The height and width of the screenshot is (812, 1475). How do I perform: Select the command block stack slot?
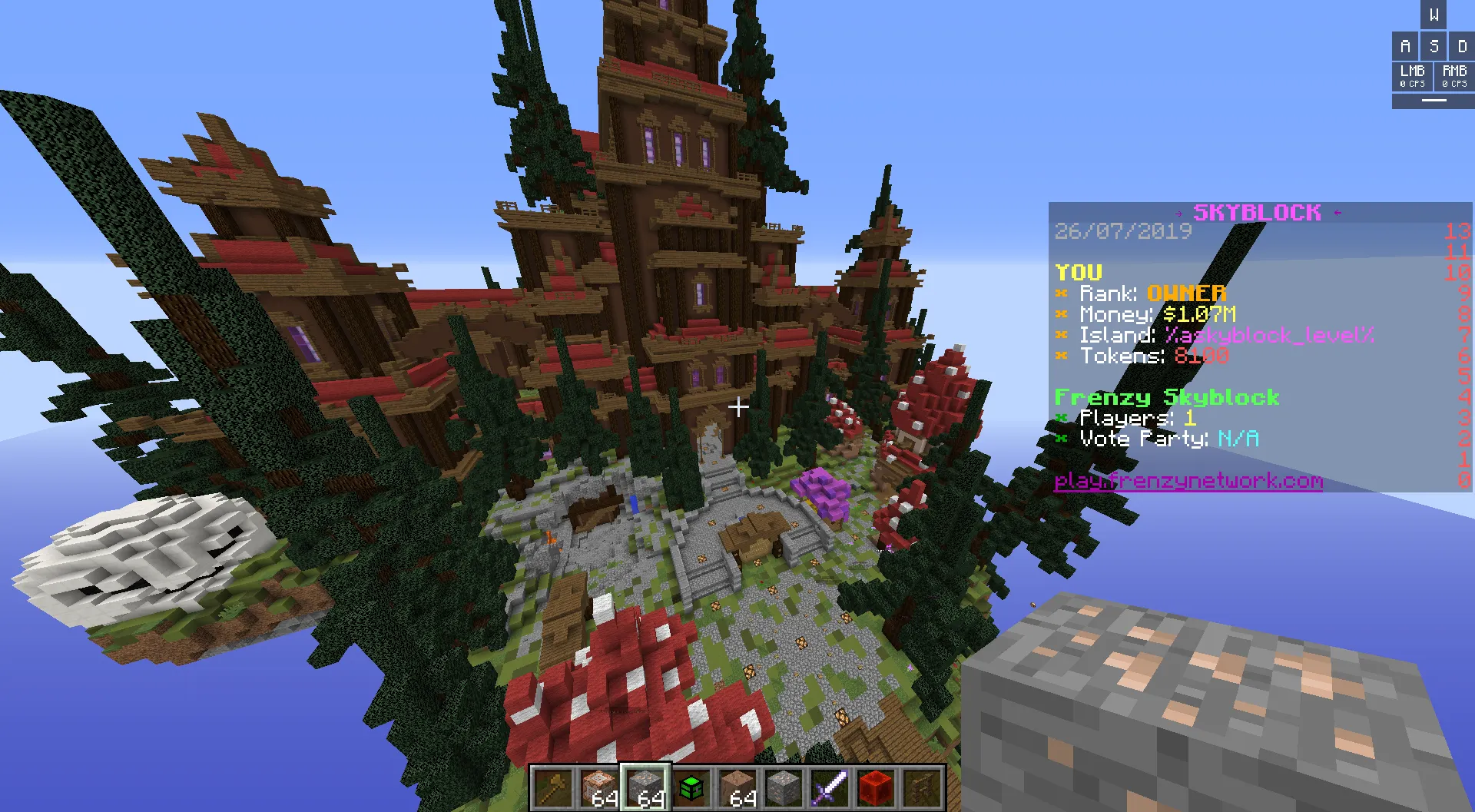599,787
